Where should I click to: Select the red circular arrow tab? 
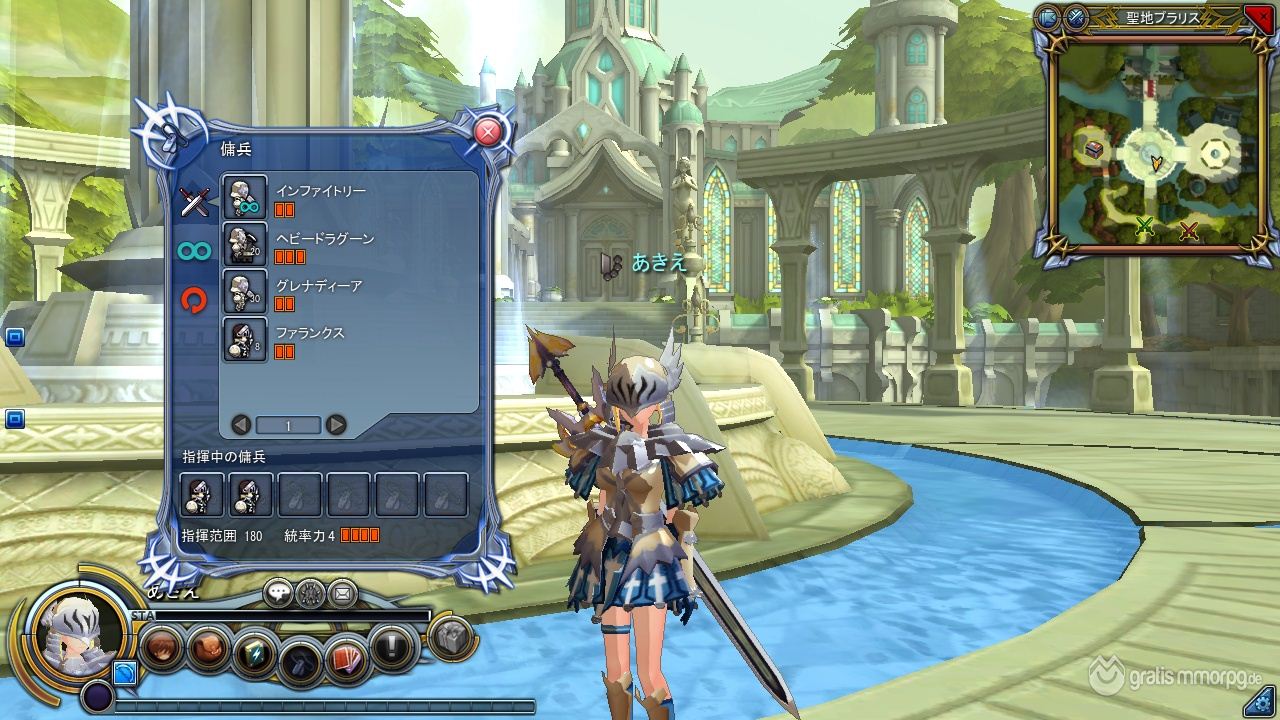(x=194, y=299)
